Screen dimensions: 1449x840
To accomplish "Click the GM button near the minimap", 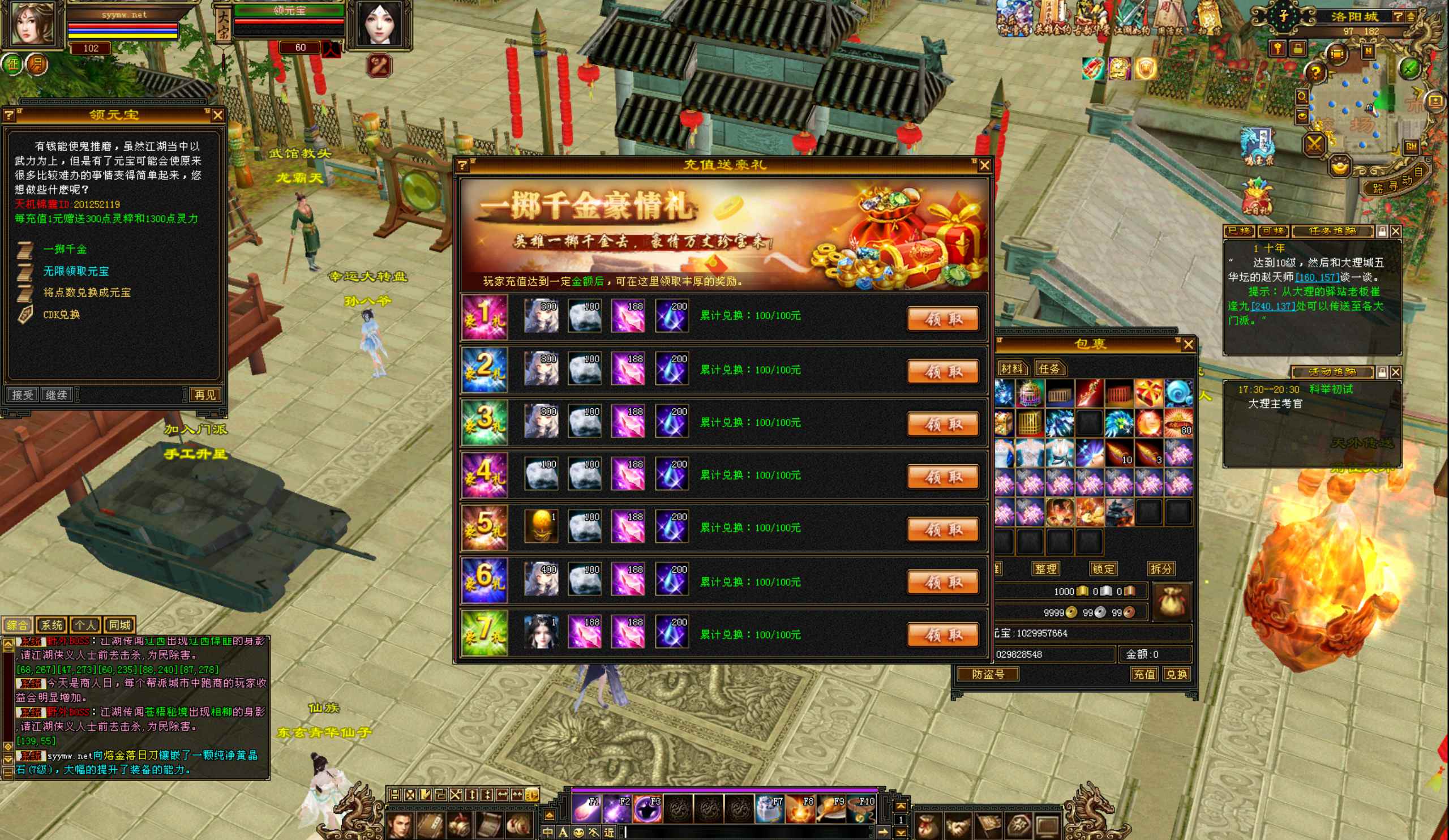I will (x=1411, y=147).
